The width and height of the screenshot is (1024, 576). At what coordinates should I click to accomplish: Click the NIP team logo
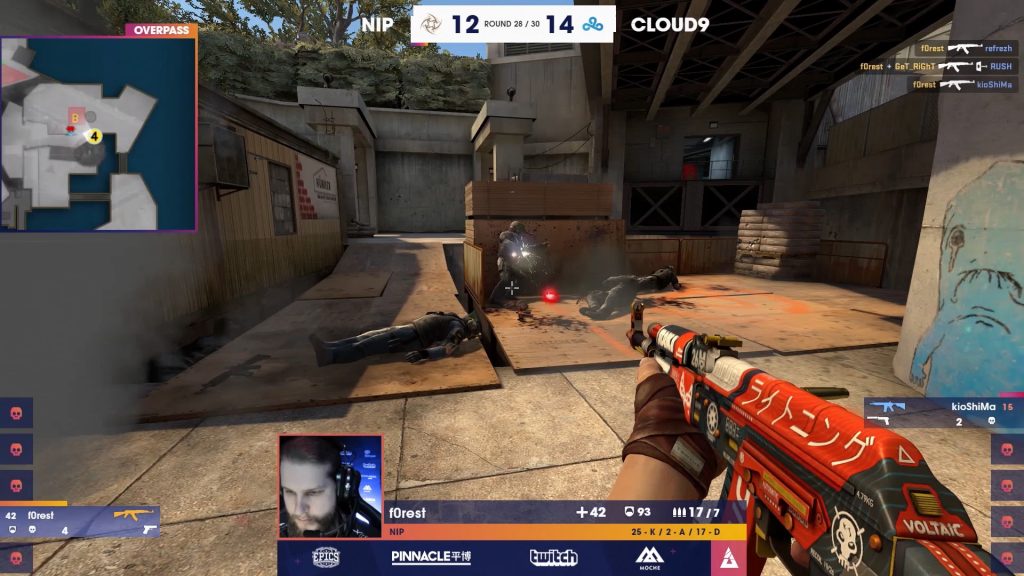(431, 24)
